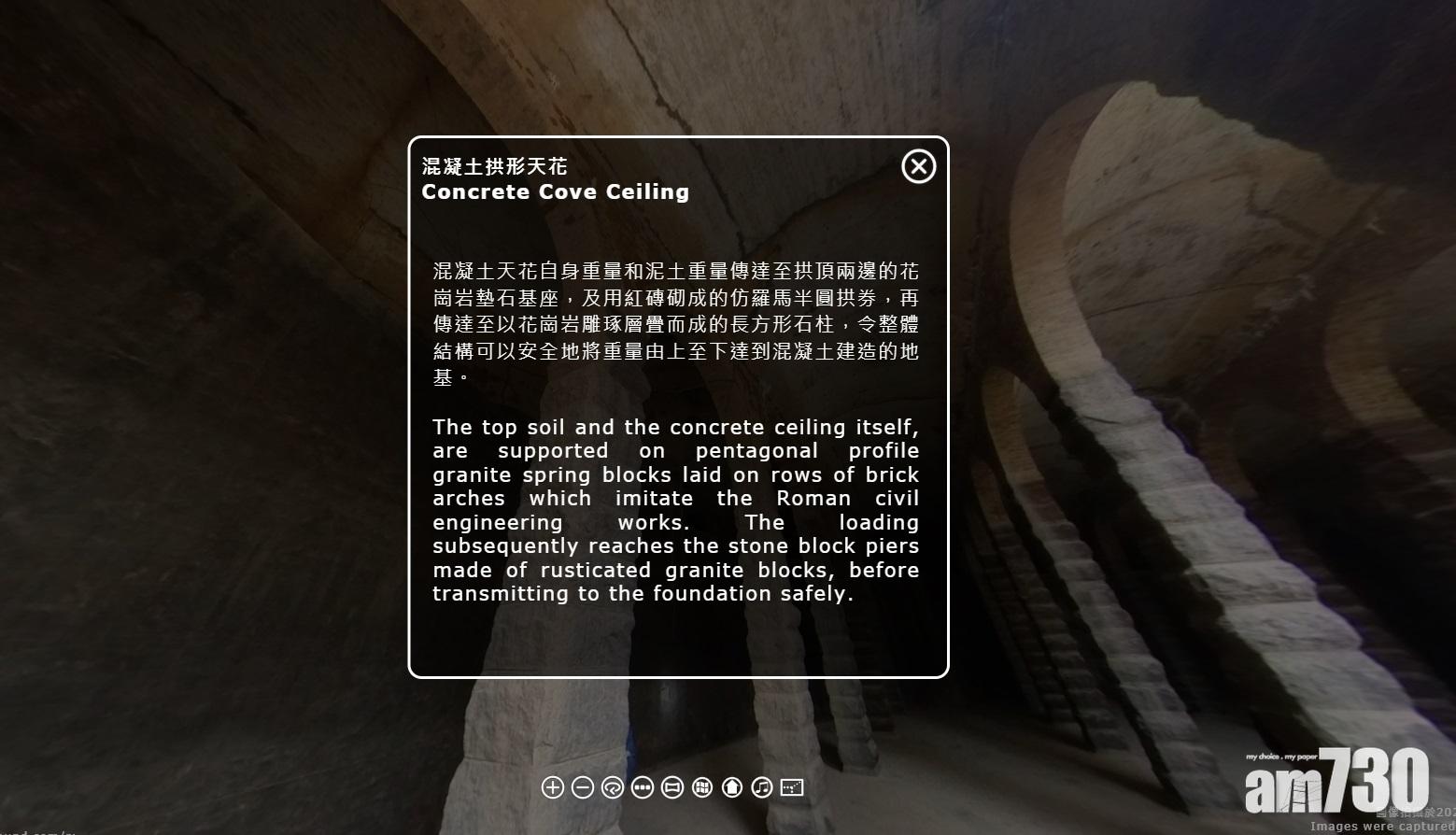Image resolution: width=1456 pixels, height=835 pixels.
Task: Return to the home starting view
Action: (x=731, y=787)
